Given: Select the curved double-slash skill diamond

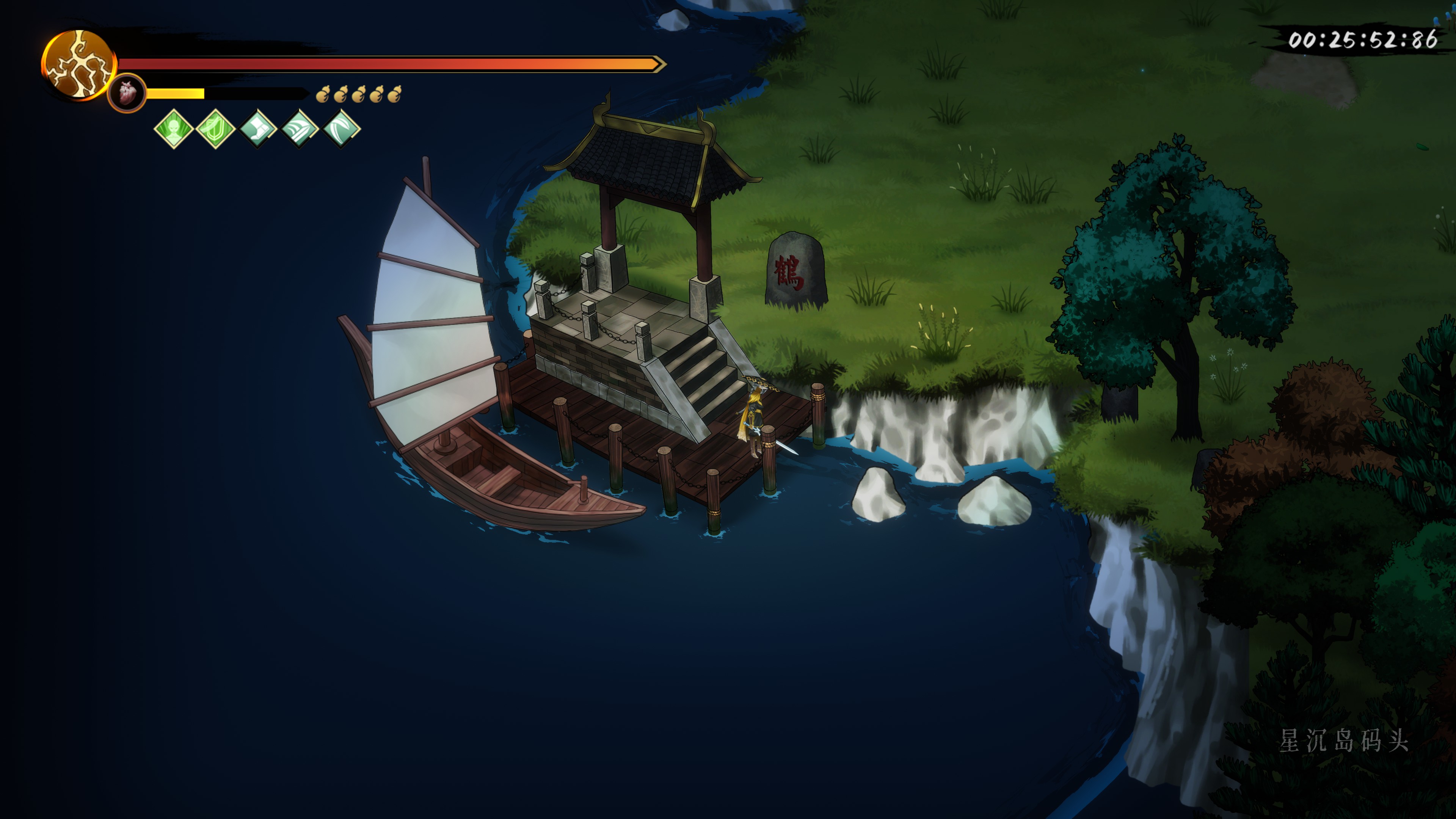Looking at the screenshot, I should tap(341, 129).
